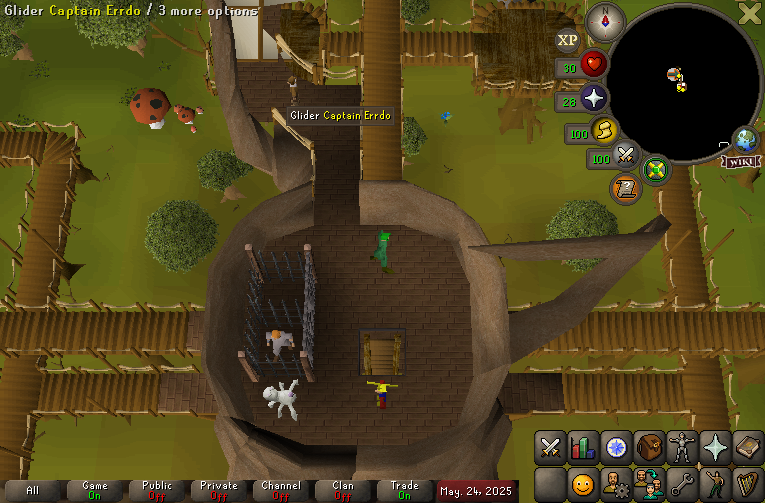Open the Magic spellbook tab

pyautogui.click(x=748, y=447)
